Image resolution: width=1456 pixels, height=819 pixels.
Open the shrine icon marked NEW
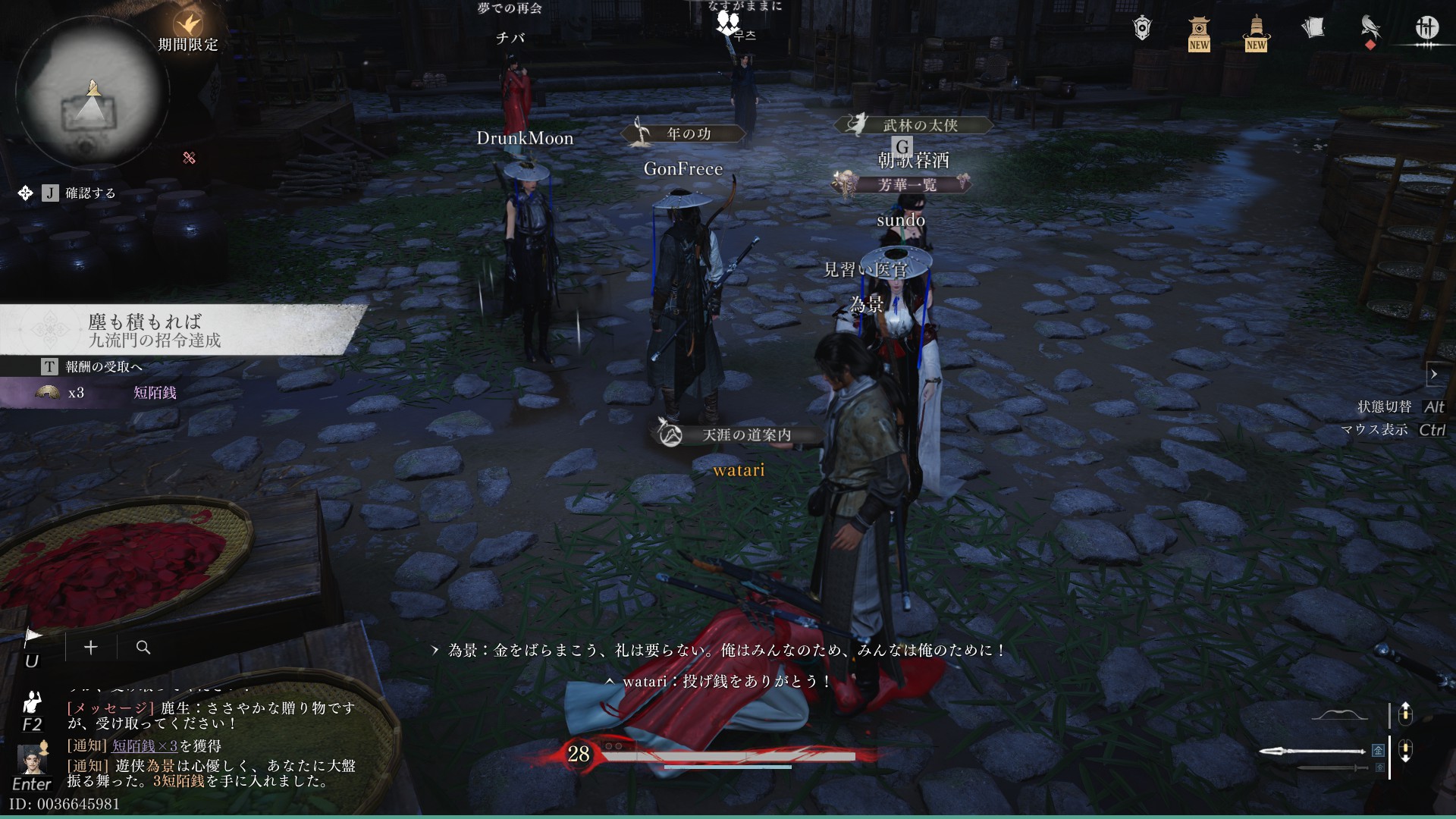point(1199,32)
